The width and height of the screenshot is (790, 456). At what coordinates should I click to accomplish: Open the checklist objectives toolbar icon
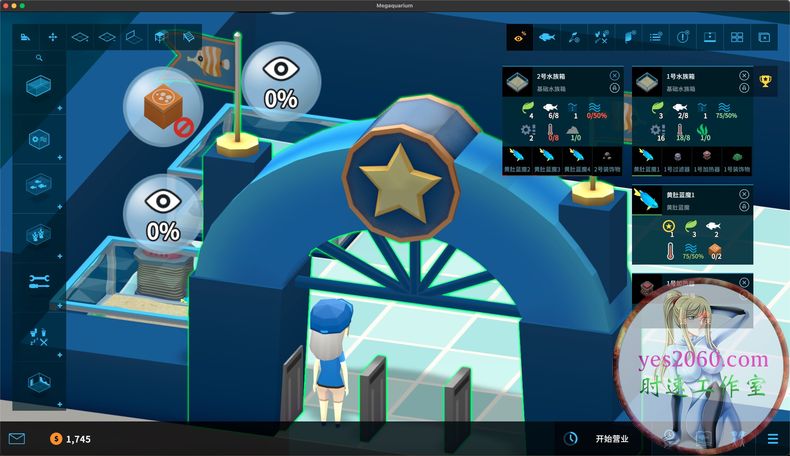point(655,37)
